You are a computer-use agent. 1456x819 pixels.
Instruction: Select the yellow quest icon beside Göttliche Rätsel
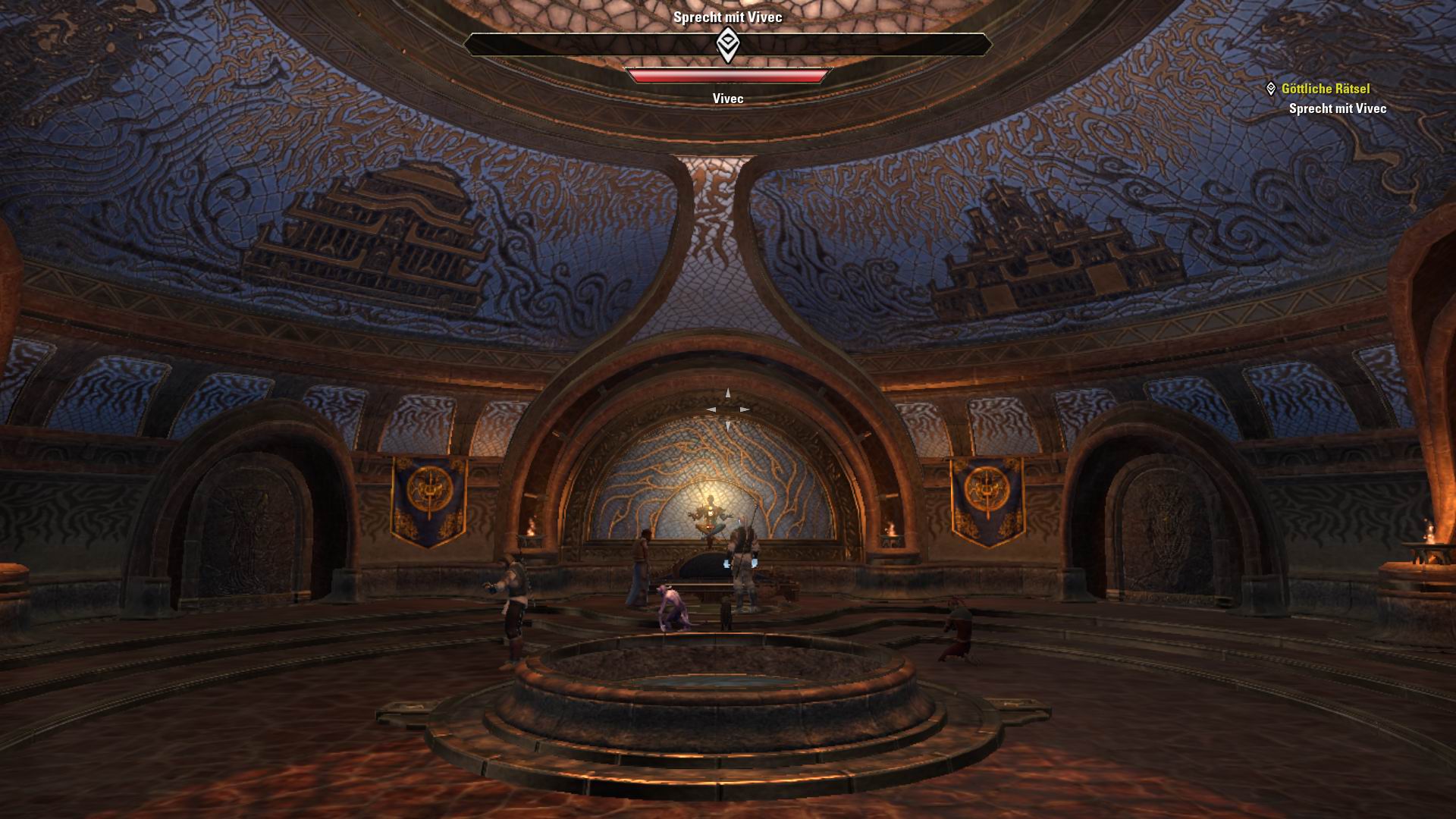(x=1273, y=89)
